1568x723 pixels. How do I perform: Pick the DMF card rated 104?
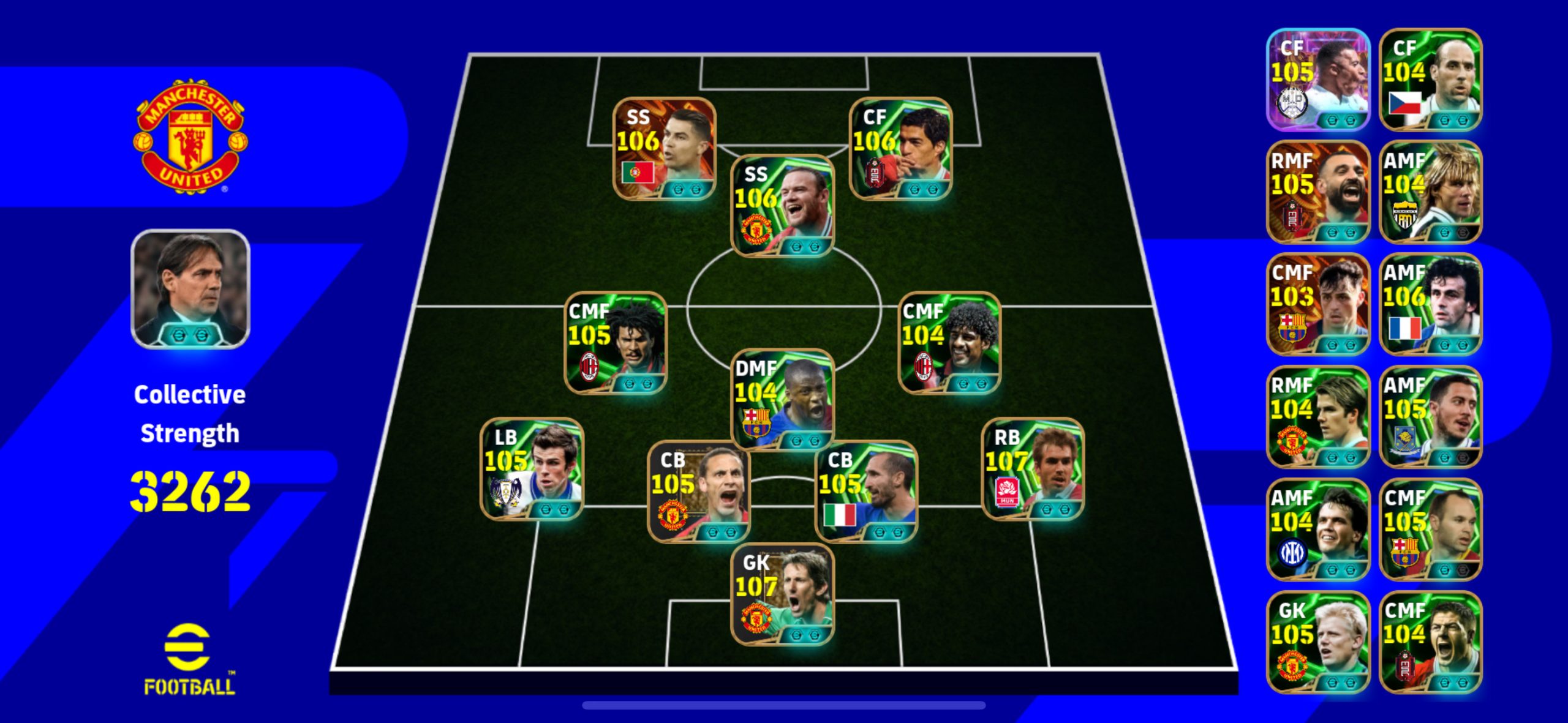tap(782, 399)
